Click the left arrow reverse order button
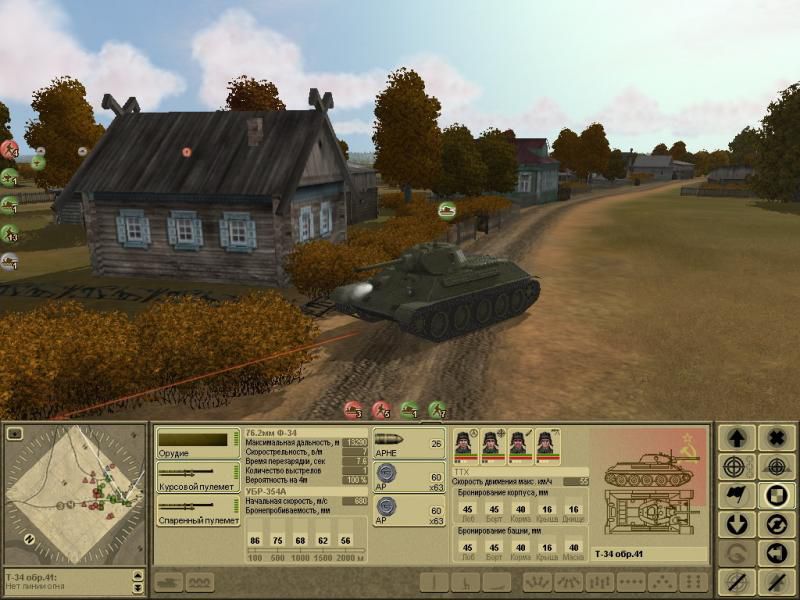Viewport: 800px width, 600px height. (776, 553)
